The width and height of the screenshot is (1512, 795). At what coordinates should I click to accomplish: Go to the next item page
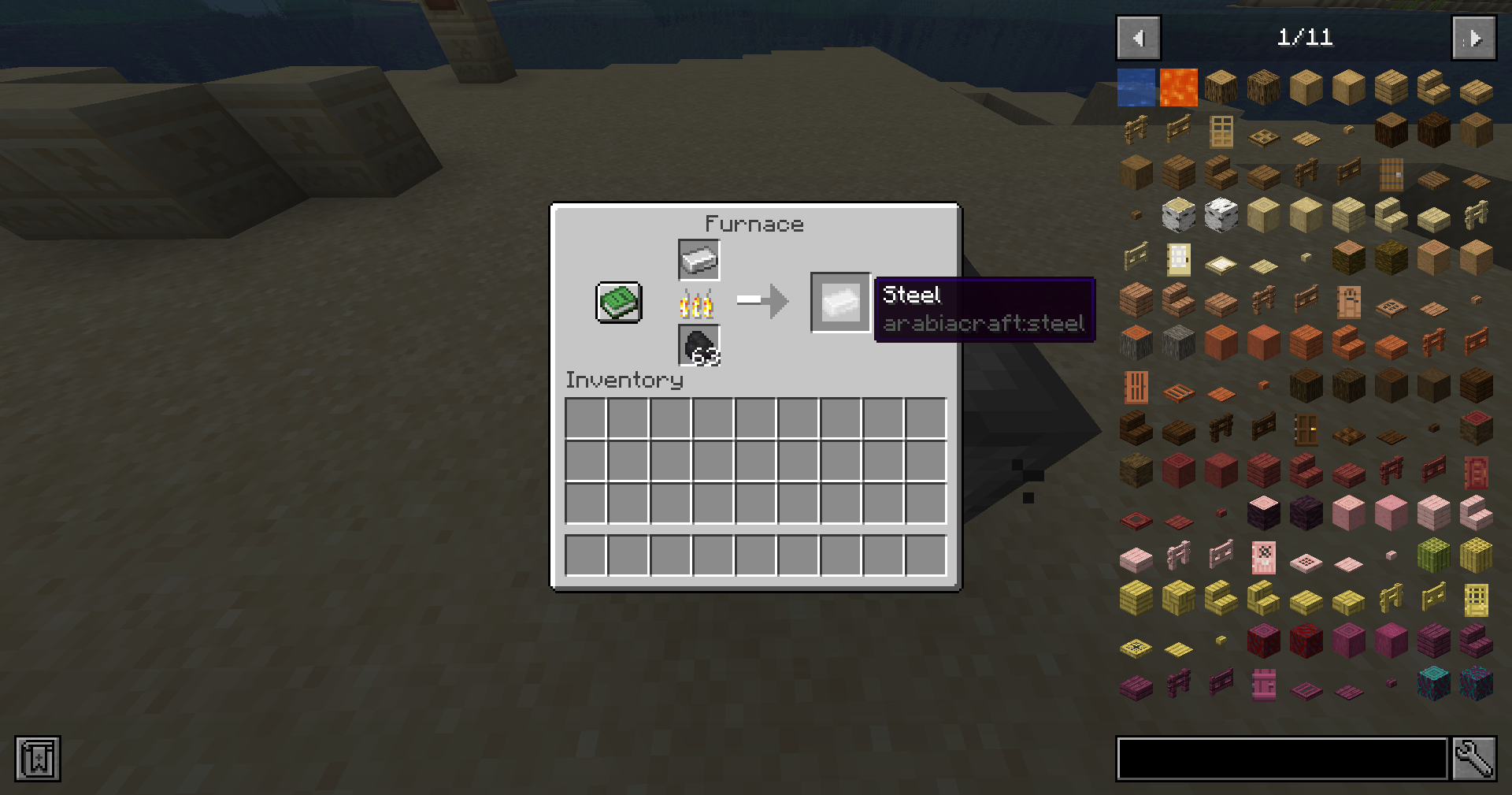coord(1473,37)
